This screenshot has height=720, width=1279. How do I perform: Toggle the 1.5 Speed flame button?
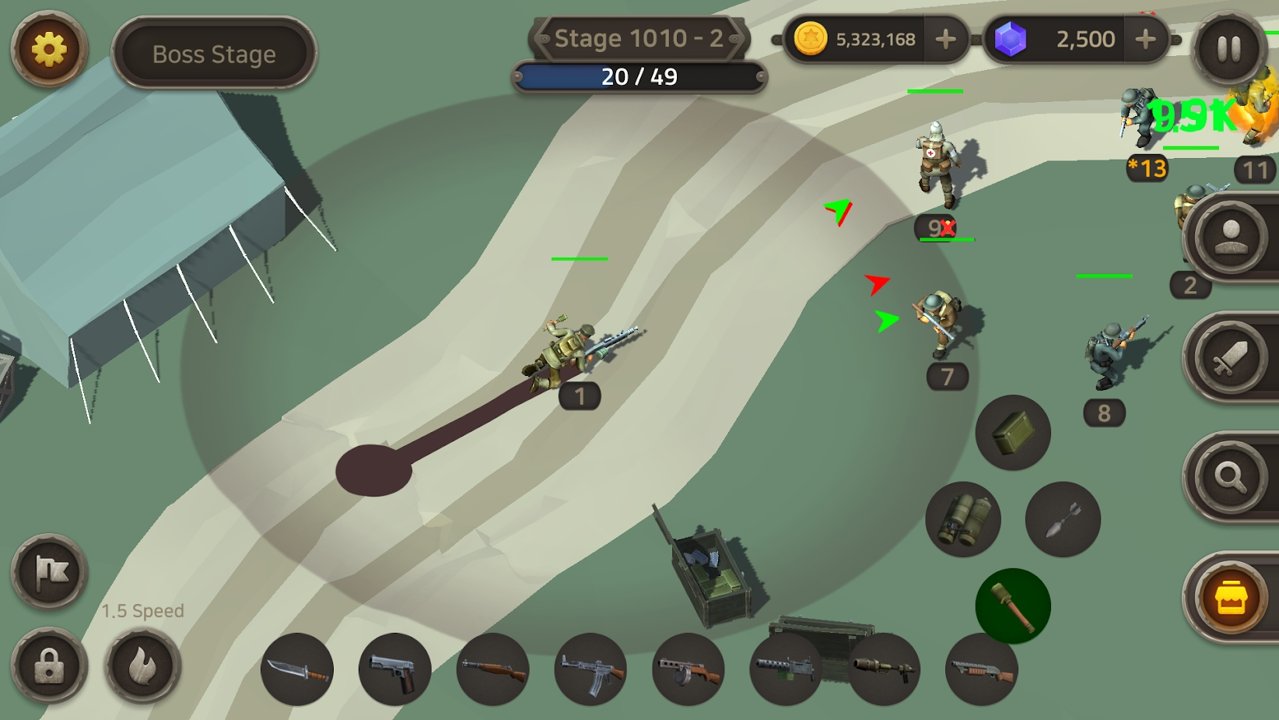tap(143, 665)
